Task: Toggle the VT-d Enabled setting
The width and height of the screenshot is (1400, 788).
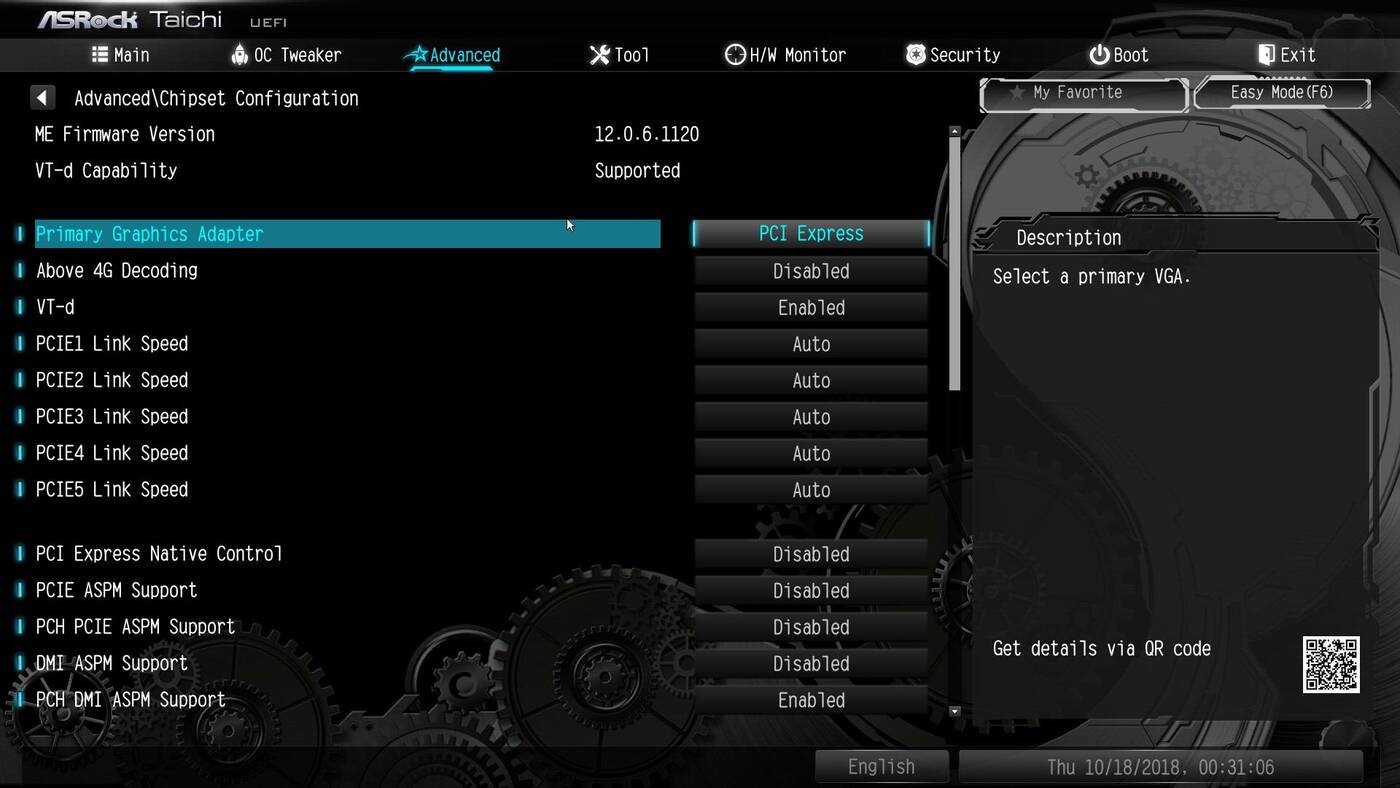Action: point(811,308)
